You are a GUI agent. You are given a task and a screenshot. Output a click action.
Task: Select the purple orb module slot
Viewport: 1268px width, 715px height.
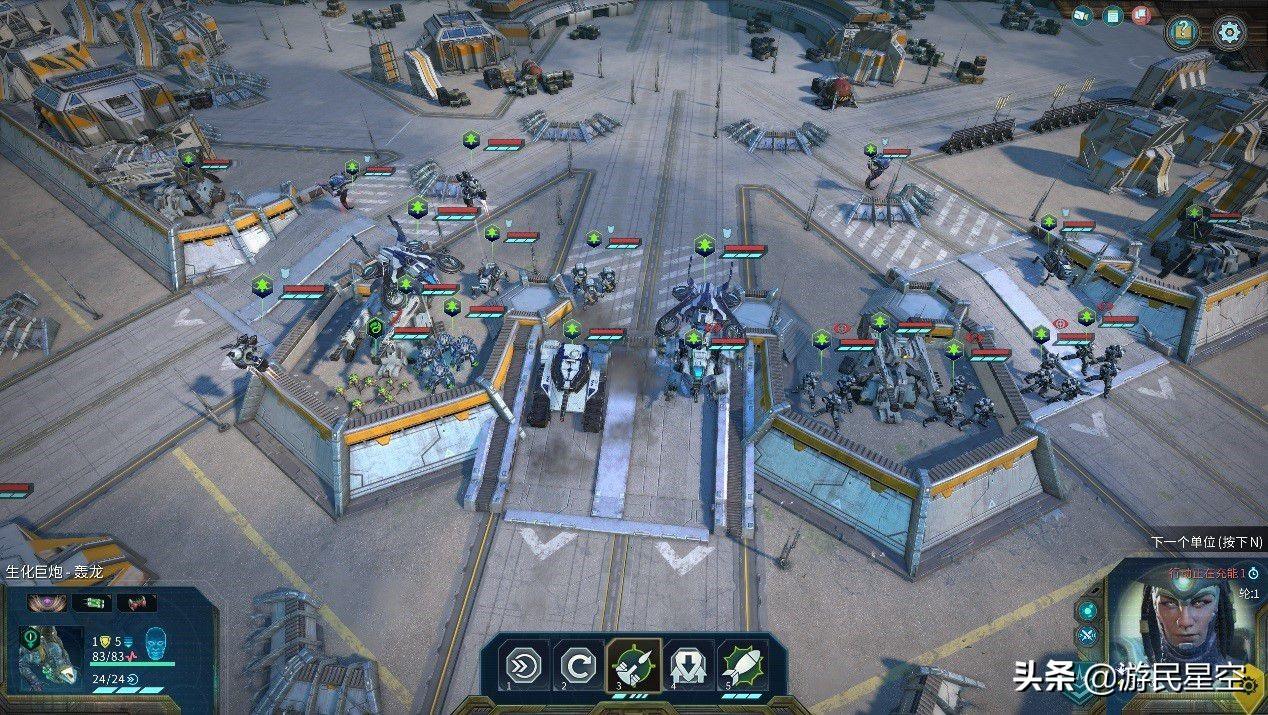tap(46, 603)
